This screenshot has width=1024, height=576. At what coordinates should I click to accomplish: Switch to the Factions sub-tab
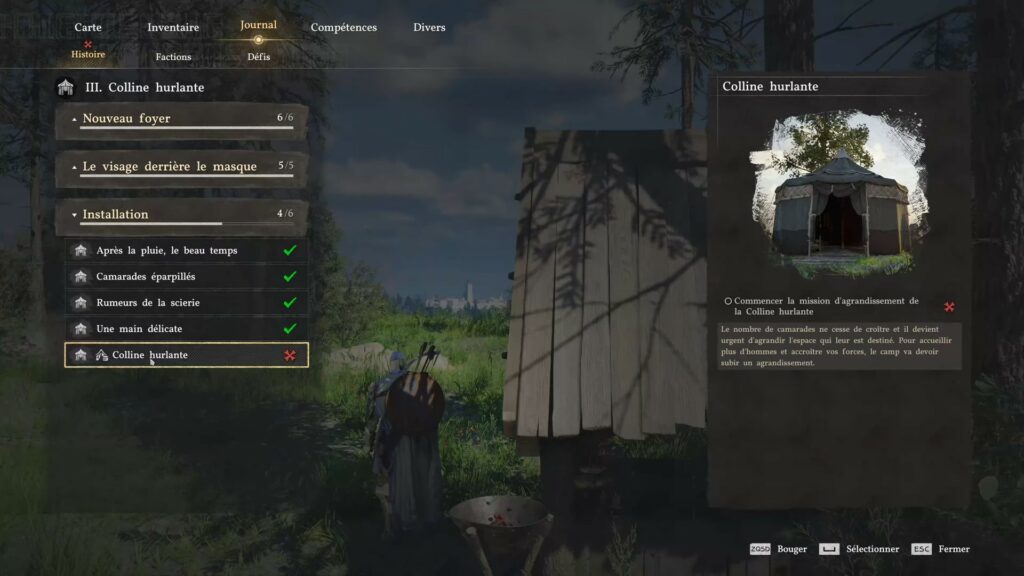point(173,57)
